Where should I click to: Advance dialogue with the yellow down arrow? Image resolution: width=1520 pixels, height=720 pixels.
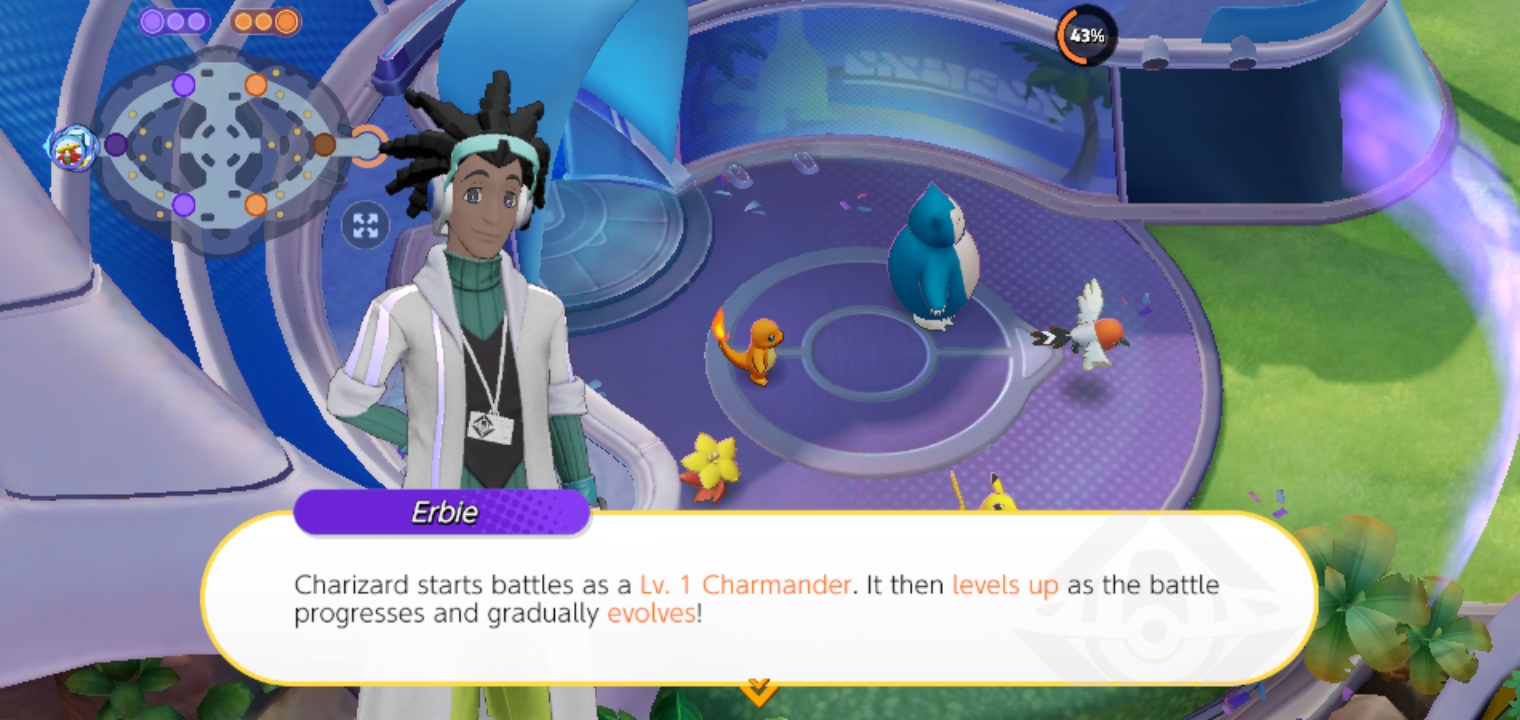click(x=758, y=690)
